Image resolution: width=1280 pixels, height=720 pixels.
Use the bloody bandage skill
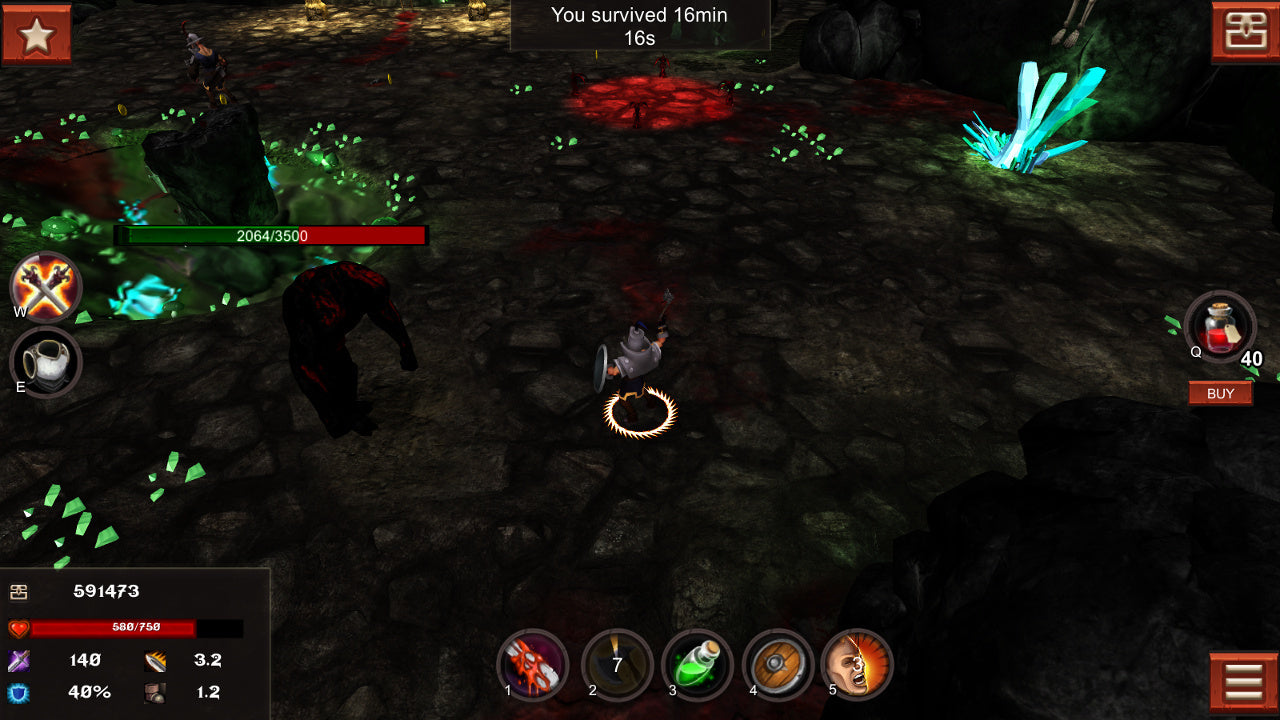click(532, 665)
